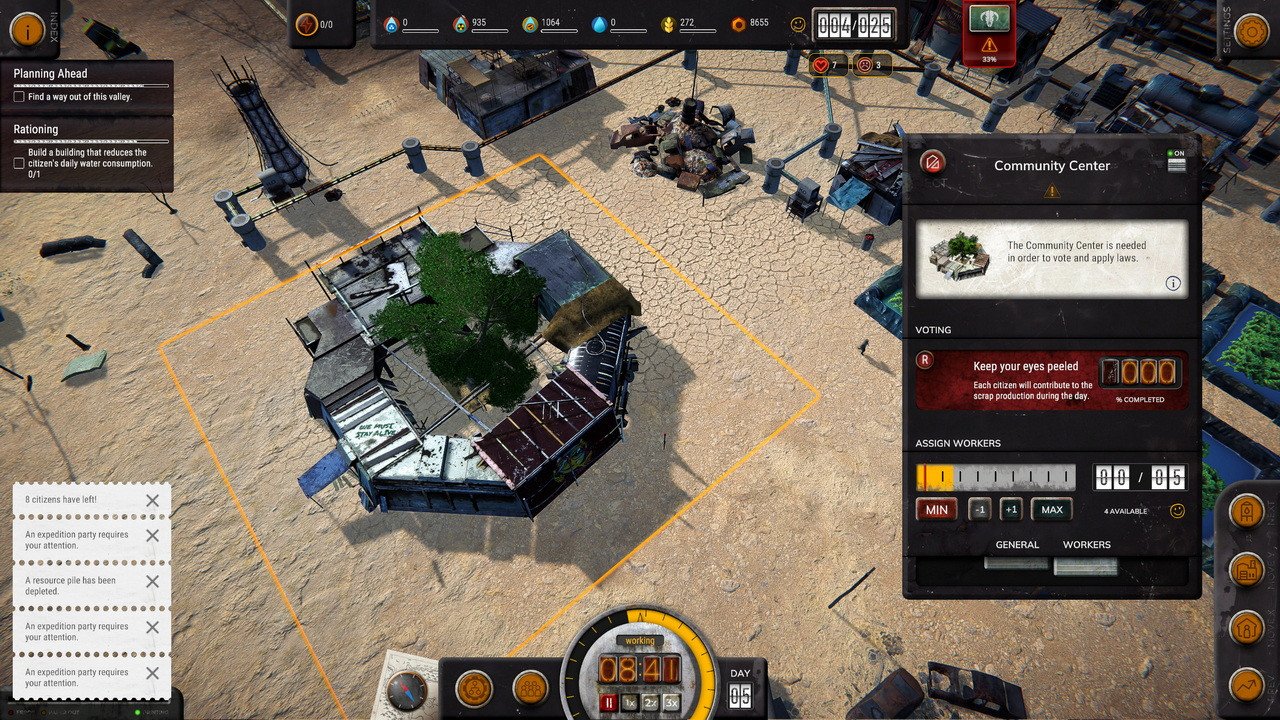Viewport: 1280px width, 720px height.
Task: Select the GENERAL tab
Action: pos(1017,545)
